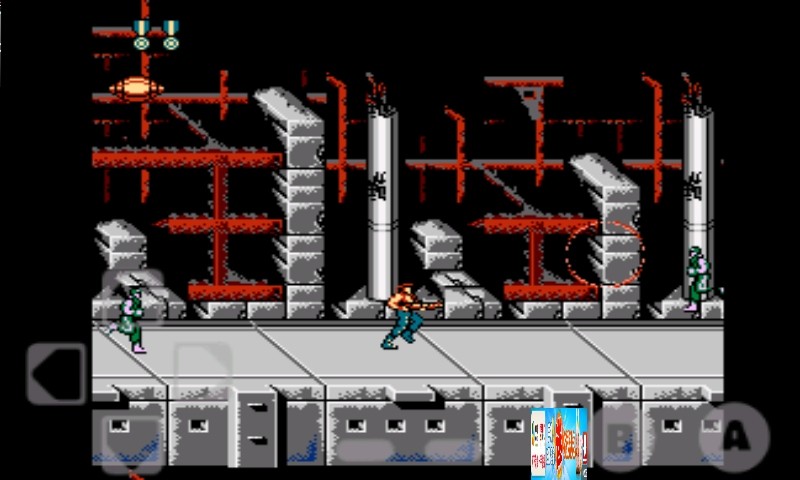The width and height of the screenshot is (800, 480).
Task: Tap the A button on the touch overlay
Action: (736, 437)
